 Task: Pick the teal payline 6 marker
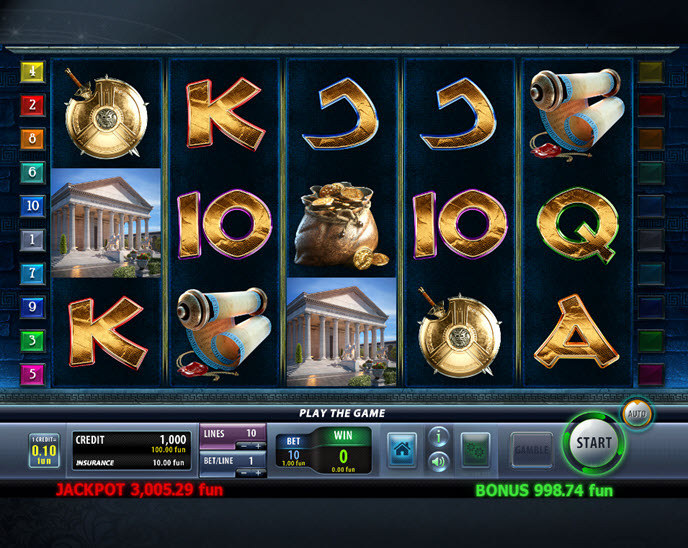pyautogui.click(x=32, y=172)
